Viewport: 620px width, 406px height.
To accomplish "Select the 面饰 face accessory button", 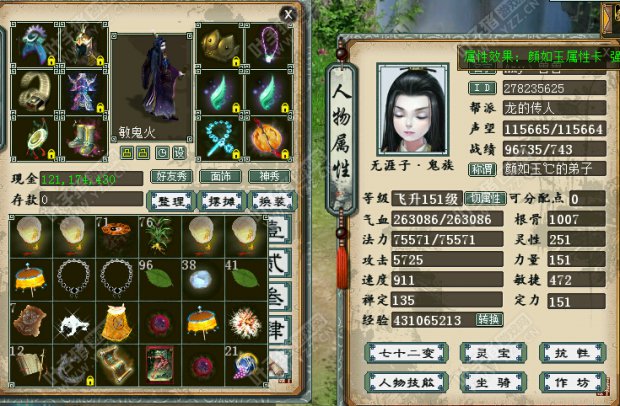I will (x=220, y=177).
